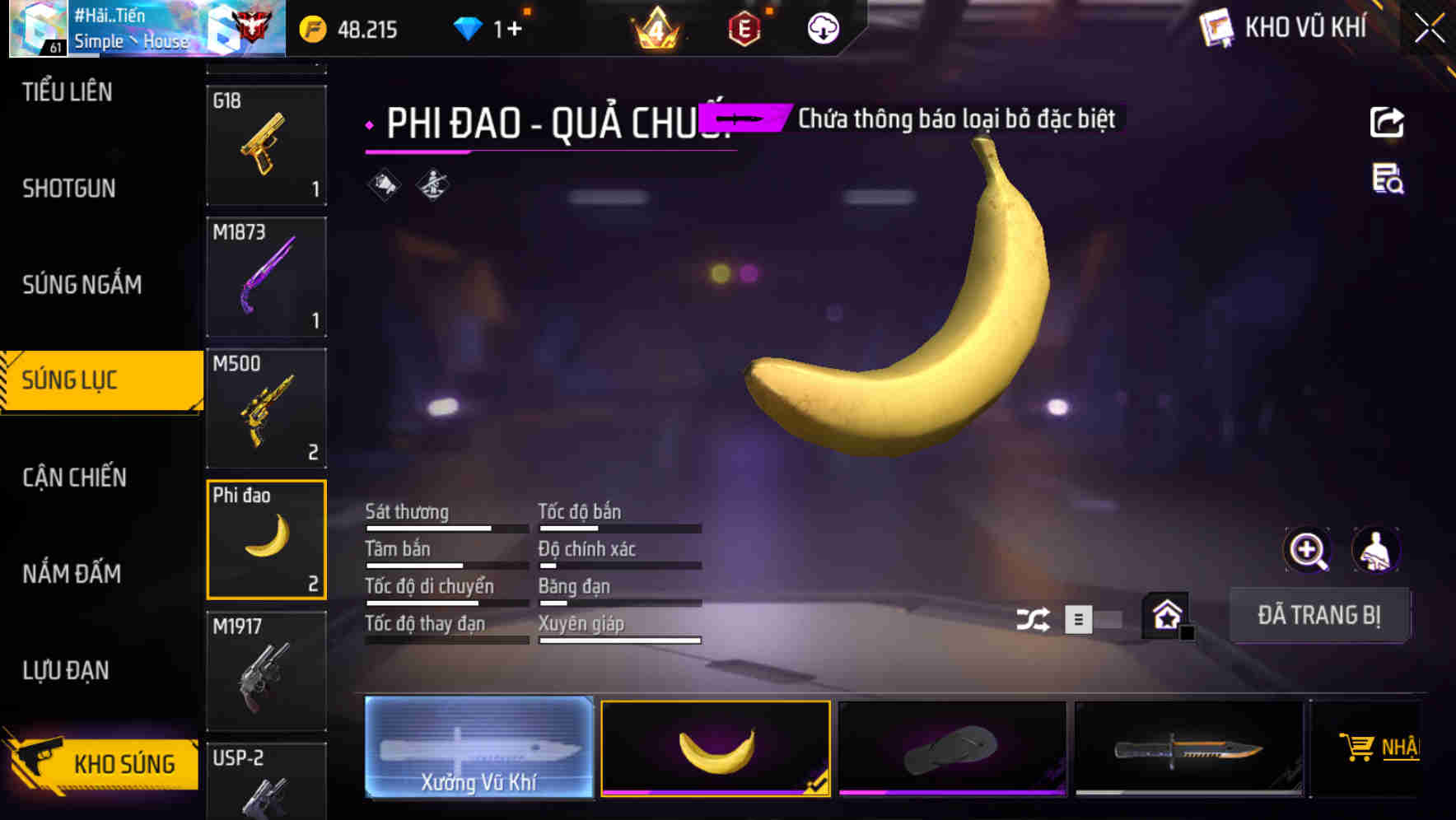1456x820 pixels.
Task: Open the share icon at top right
Action: pos(1387,122)
